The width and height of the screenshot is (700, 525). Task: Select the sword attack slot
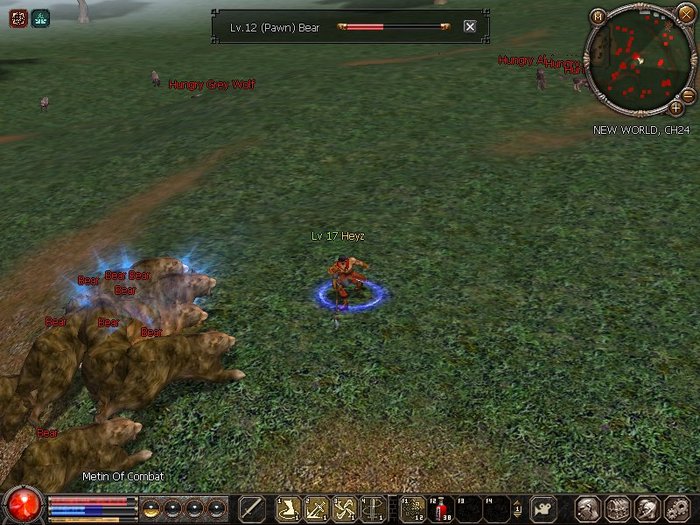253,509
